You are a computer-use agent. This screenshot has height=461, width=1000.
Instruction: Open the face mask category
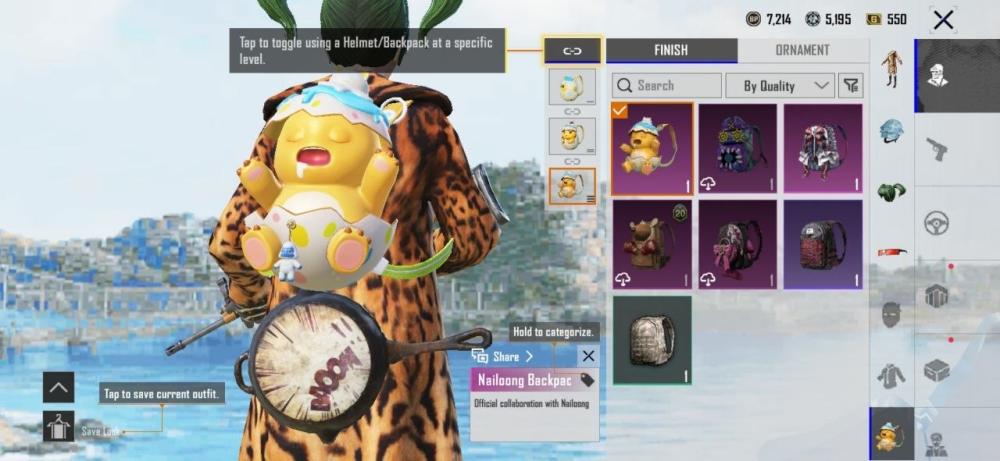point(891,313)
